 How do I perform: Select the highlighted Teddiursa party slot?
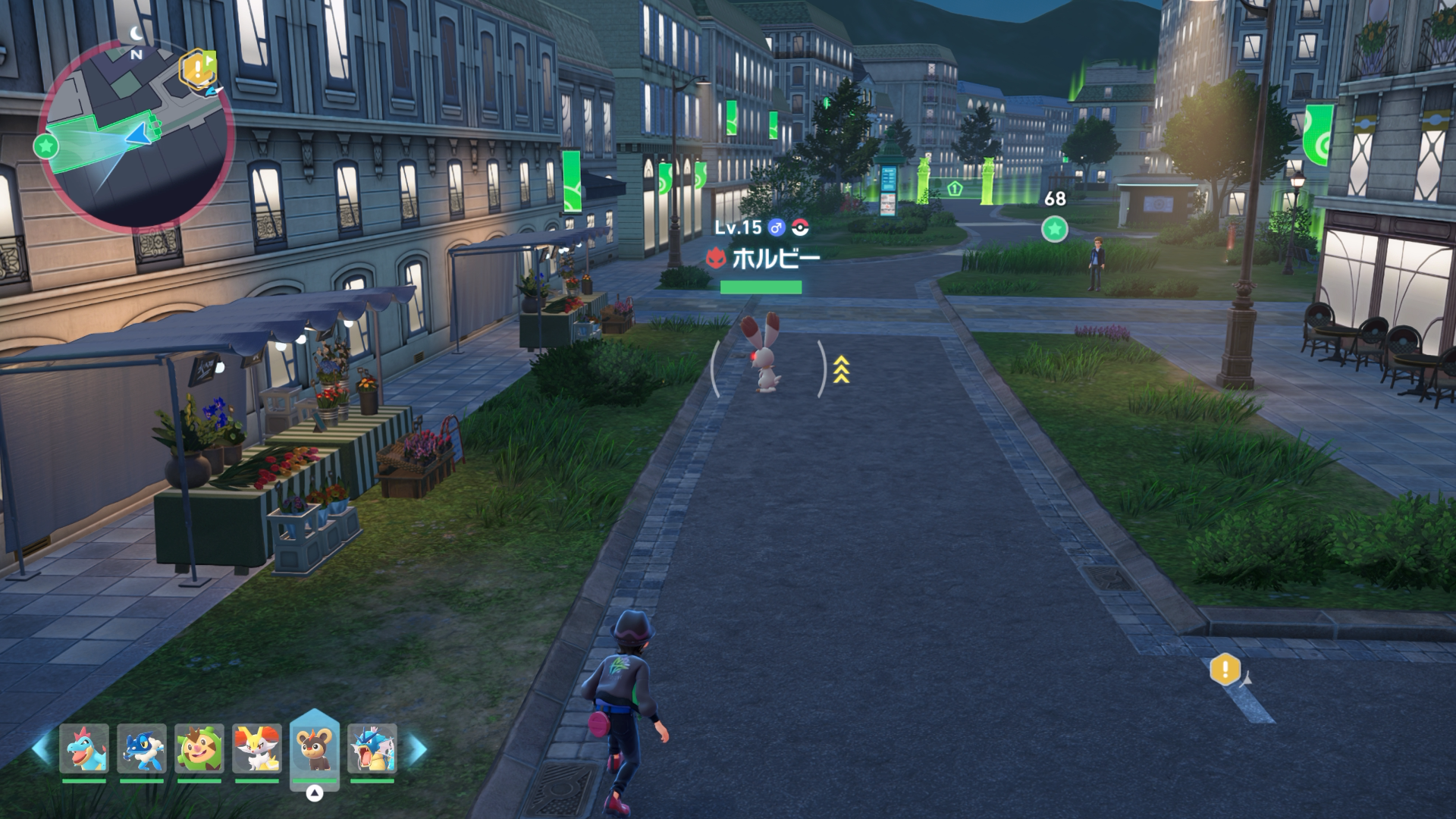point(314,748)
